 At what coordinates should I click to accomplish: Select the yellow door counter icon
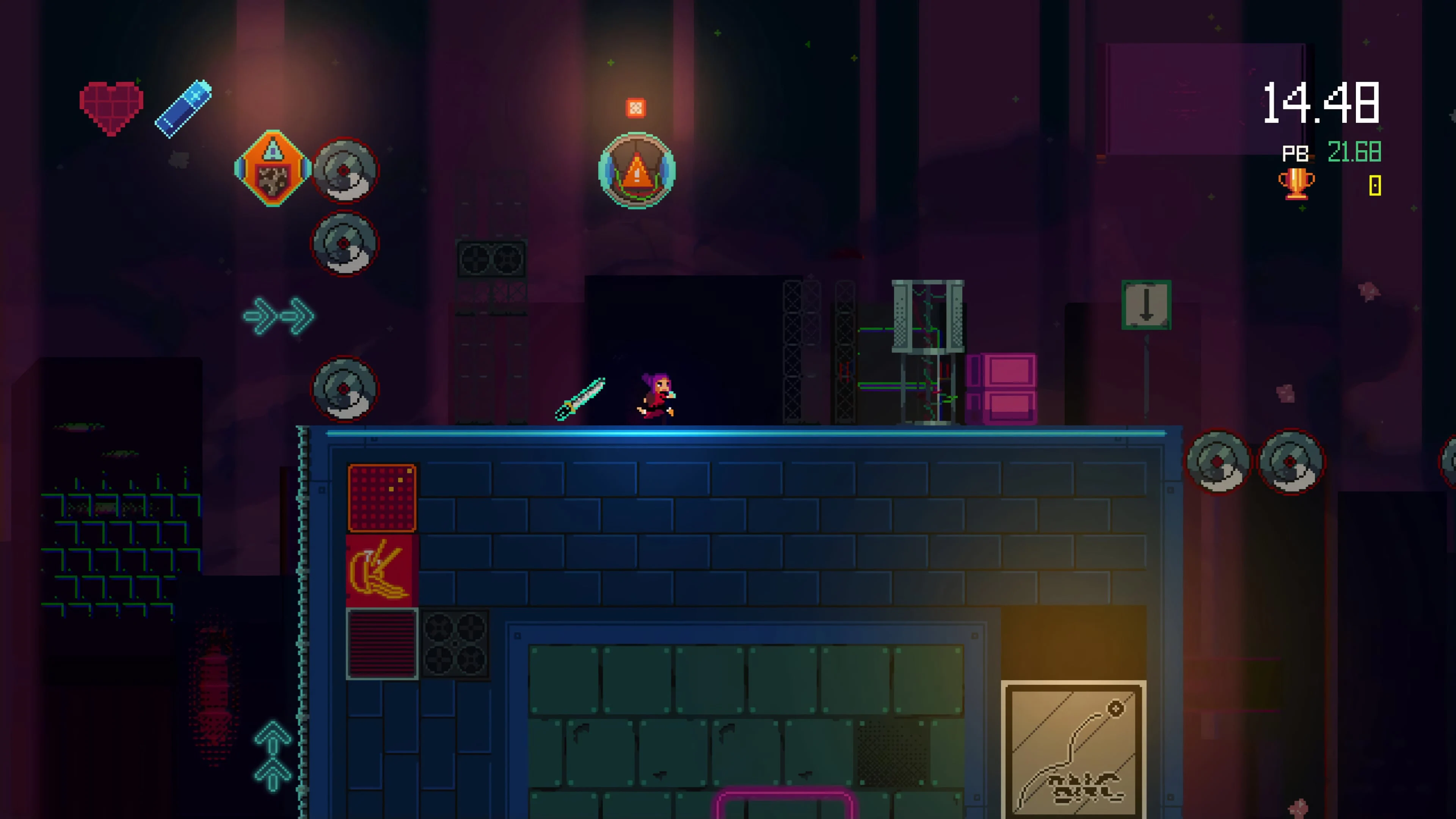(1375, 186)
